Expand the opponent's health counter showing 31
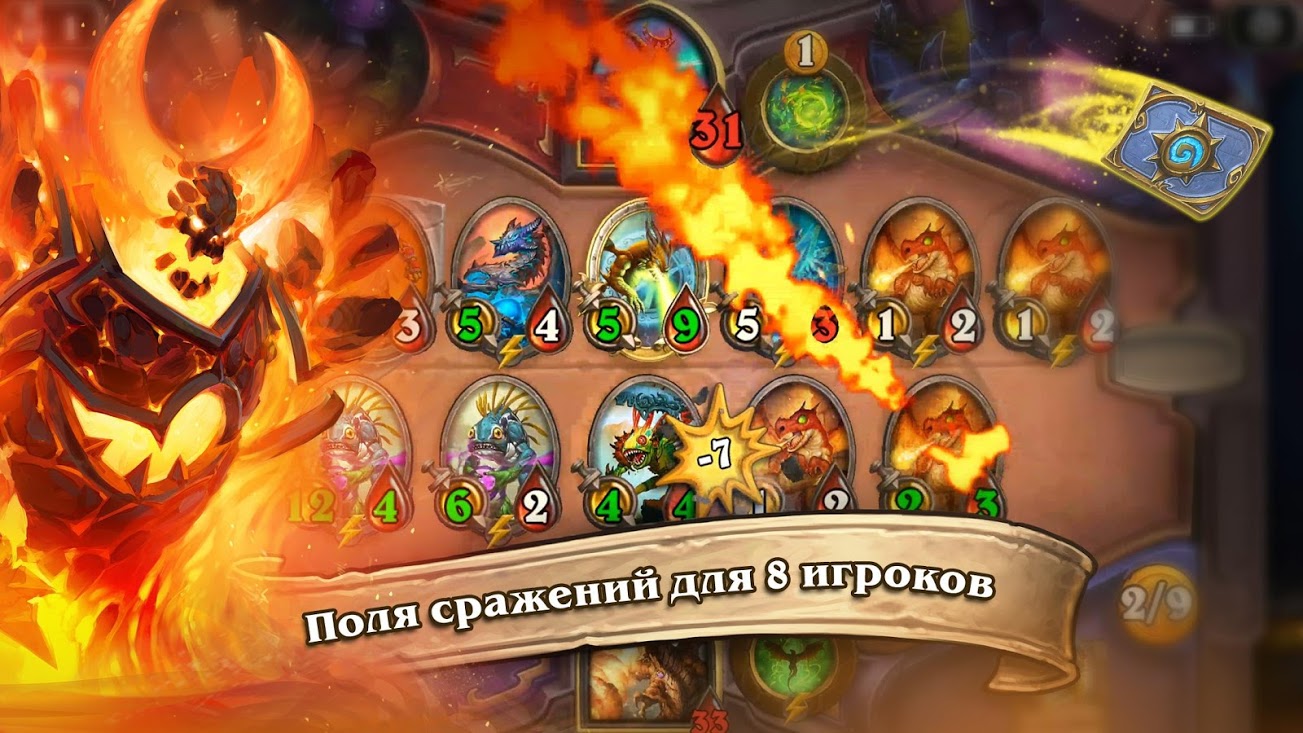The image size is (1303, 733). (x=715, y=130)
